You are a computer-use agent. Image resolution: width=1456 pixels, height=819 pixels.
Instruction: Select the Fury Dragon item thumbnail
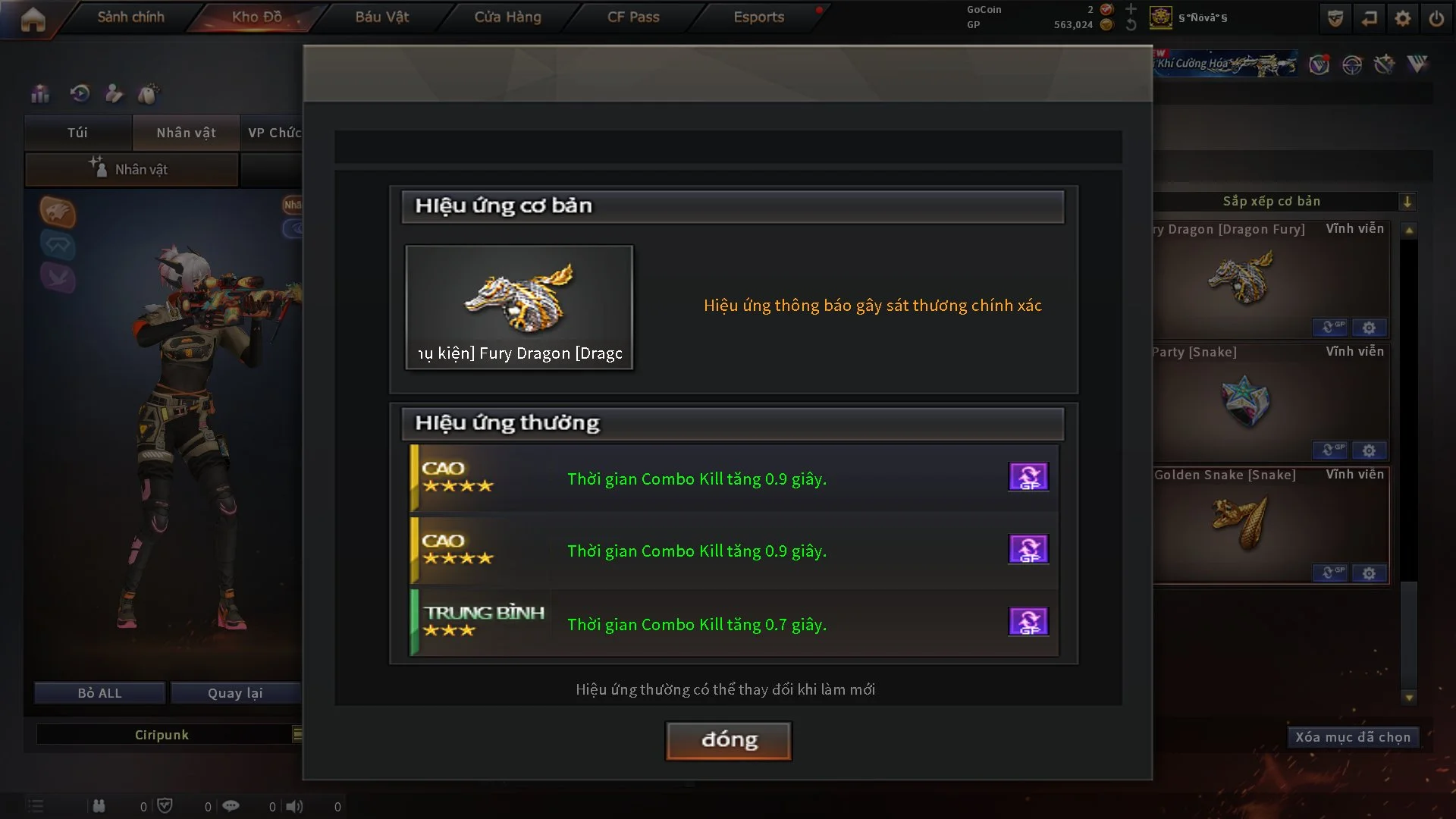(519, 306)
